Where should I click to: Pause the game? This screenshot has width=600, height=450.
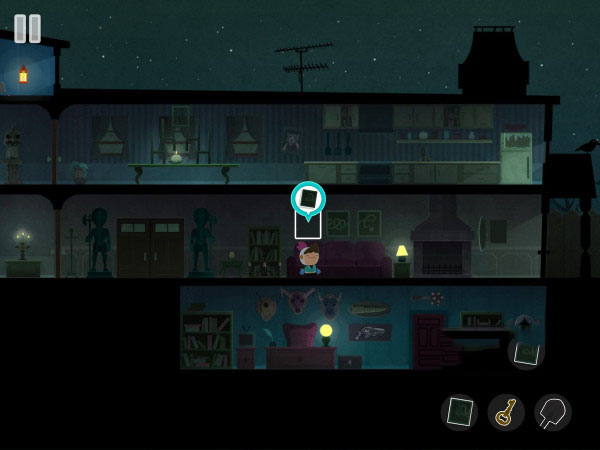click(28, 28)
